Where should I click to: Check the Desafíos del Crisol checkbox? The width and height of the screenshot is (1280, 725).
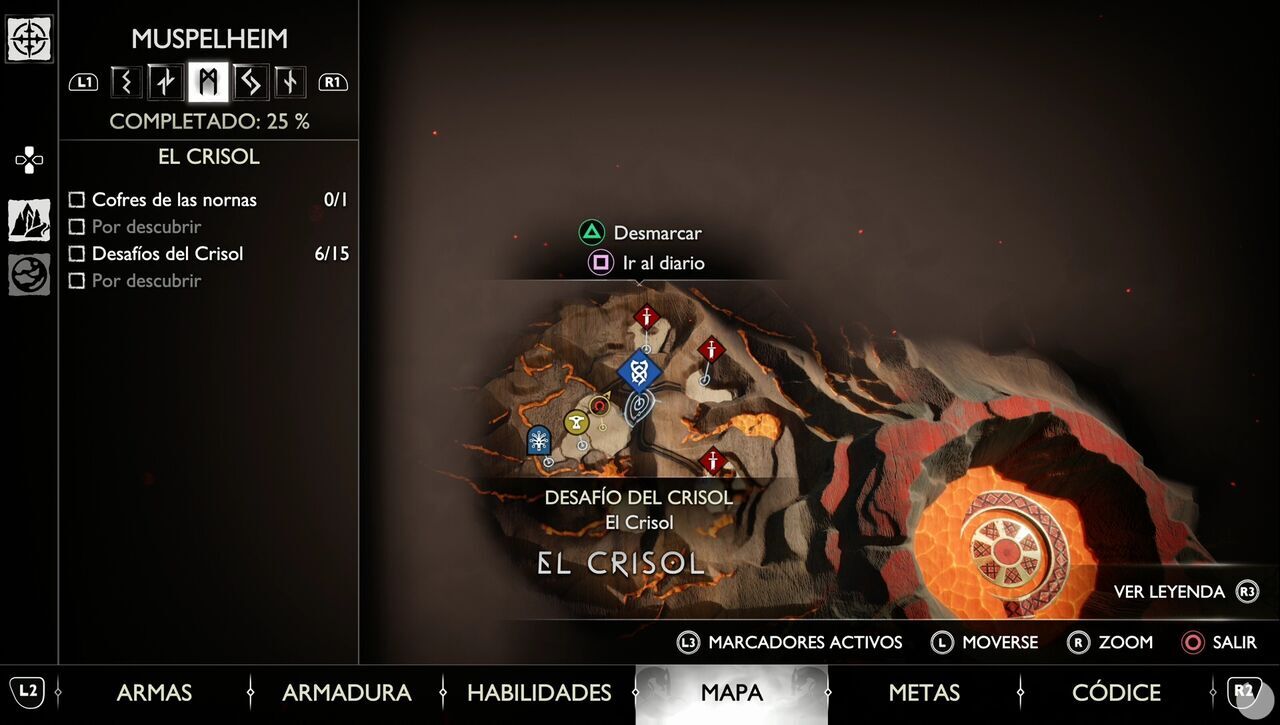[77, 254]
